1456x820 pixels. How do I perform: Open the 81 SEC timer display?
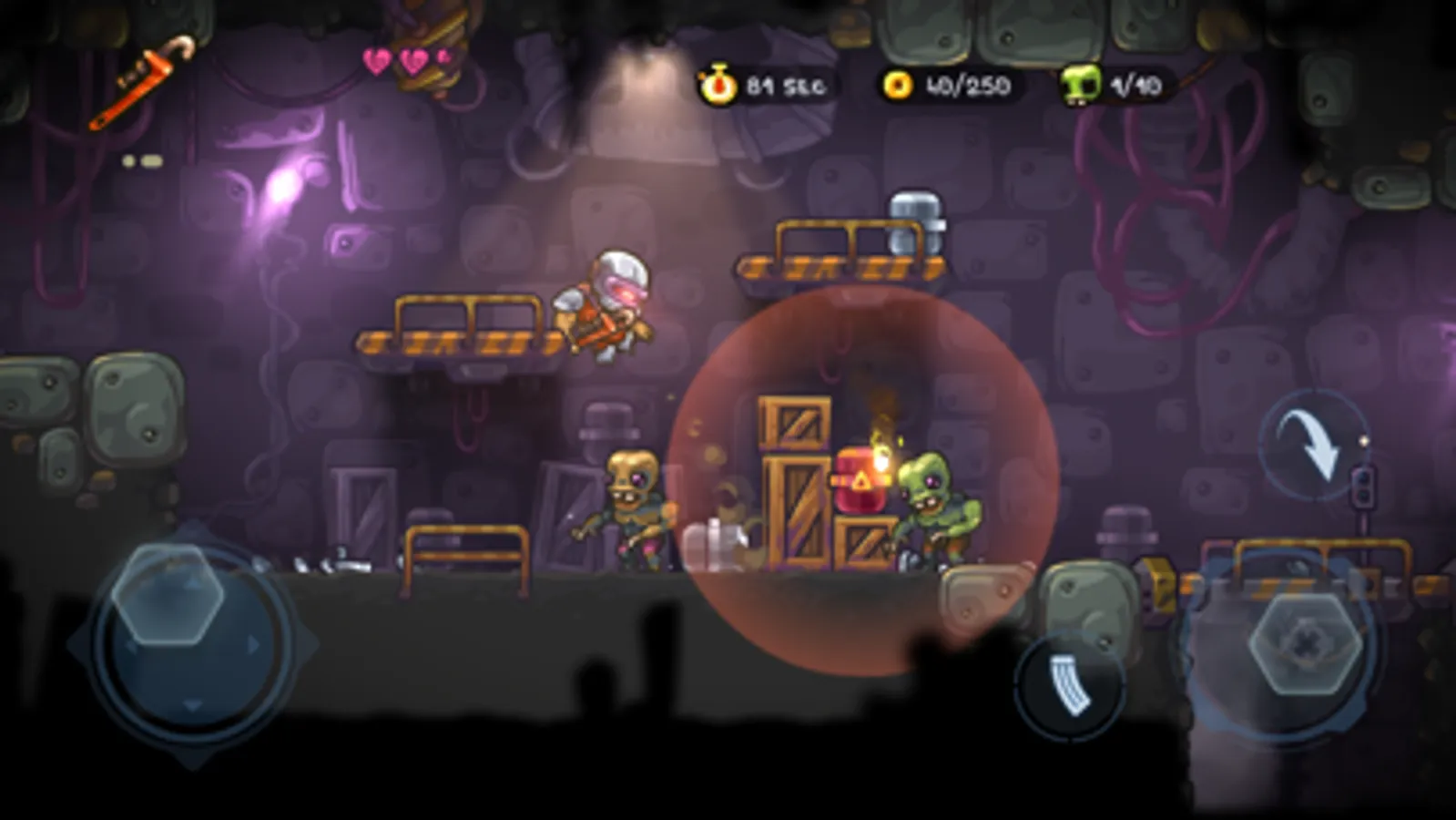click(785, 87)
